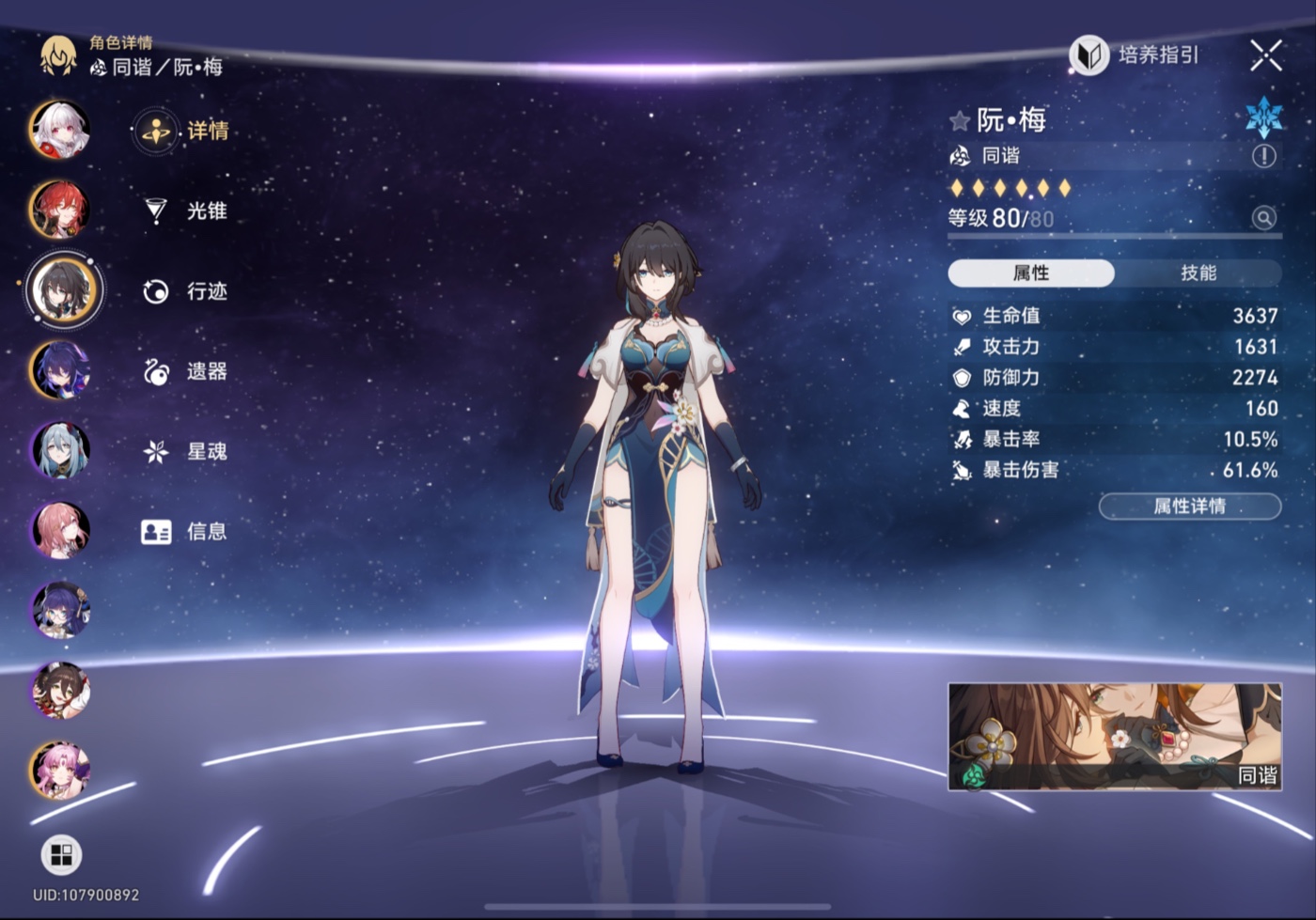1316x920 pixels.
Task: Open the 培养指引 training guide
Action: (x=1136, y=55)
